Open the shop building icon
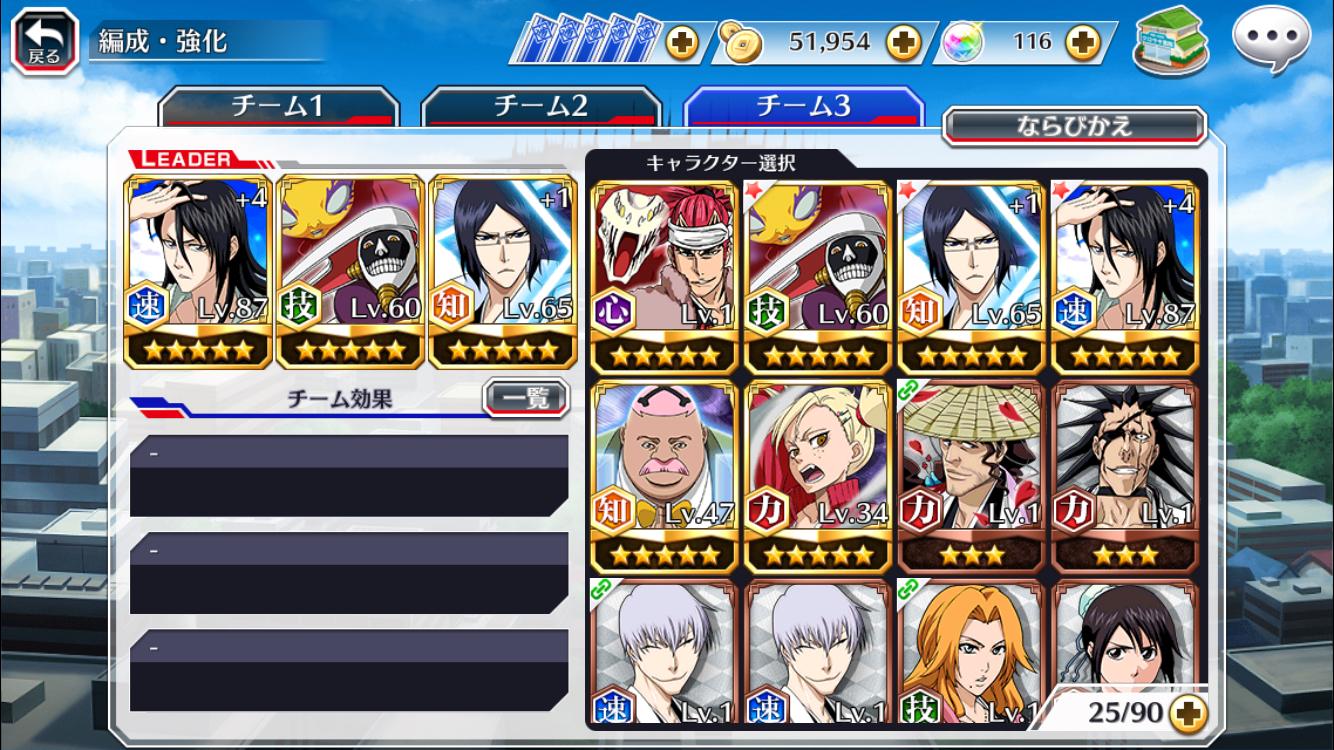This screenshot has height=750, width=1334. [x=1170, y=44]
